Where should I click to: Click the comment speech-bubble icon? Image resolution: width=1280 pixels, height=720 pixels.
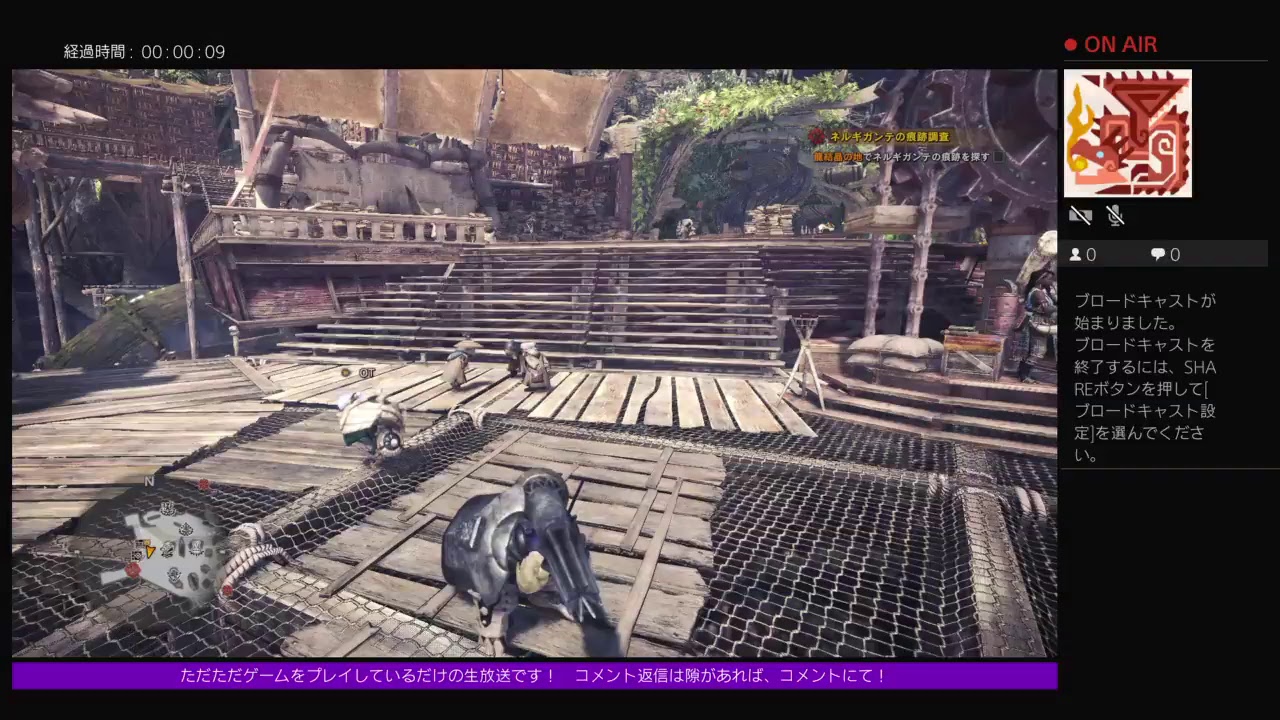pos(1156,254)
